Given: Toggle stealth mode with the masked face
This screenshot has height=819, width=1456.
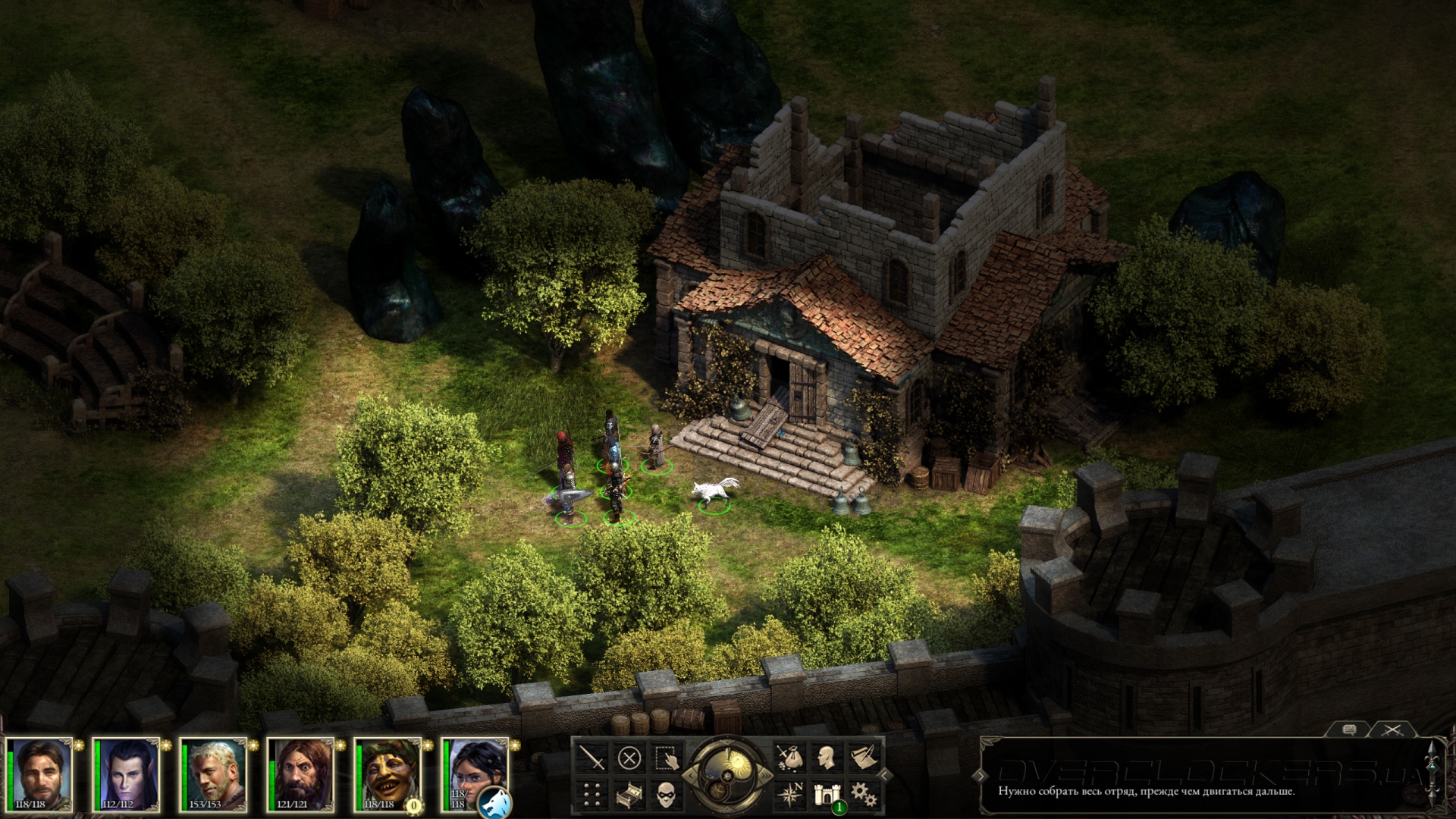Looking at the screenshot, I should pyautogui.click(x=667, y=795).
